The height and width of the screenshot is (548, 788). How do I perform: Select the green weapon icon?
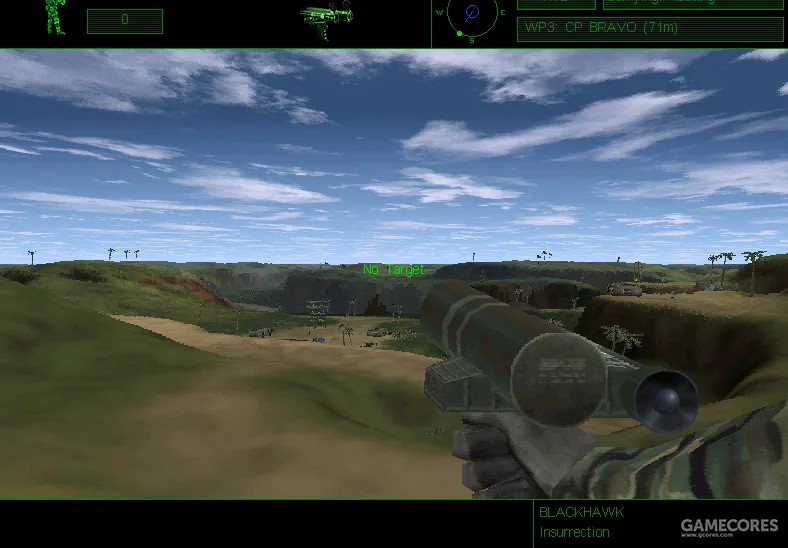326,17
